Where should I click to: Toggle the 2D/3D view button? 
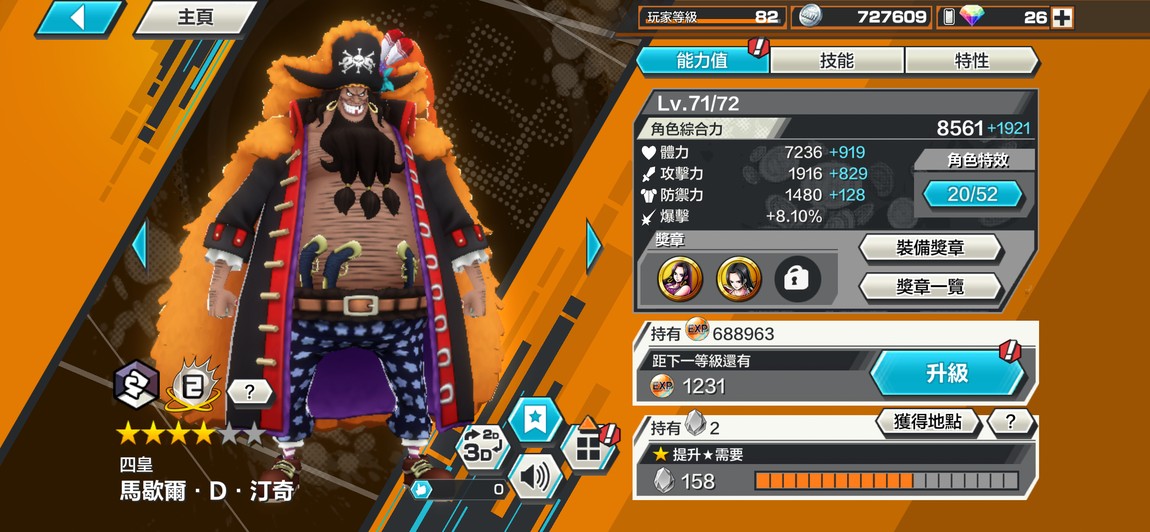482,447
